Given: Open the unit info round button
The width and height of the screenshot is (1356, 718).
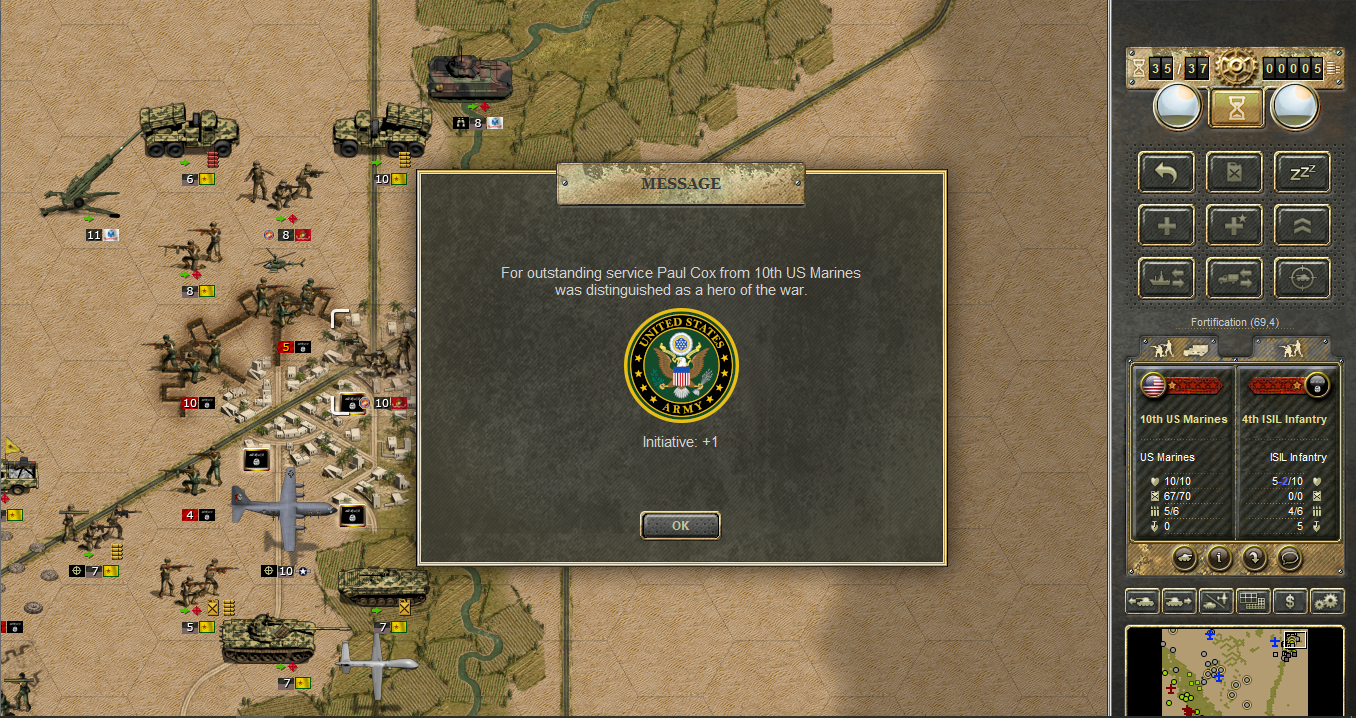Looking at the screenshot, I should coord(1218,558).
